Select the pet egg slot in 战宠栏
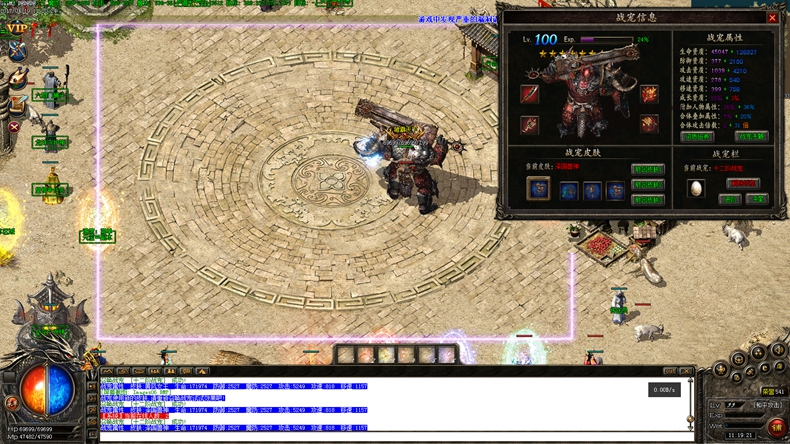 [x=695, y=188]
